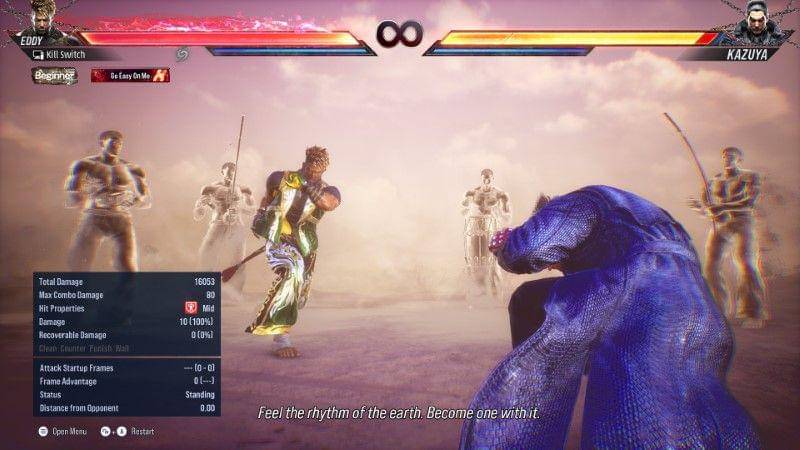Choose the Restart label

point(140,432)
